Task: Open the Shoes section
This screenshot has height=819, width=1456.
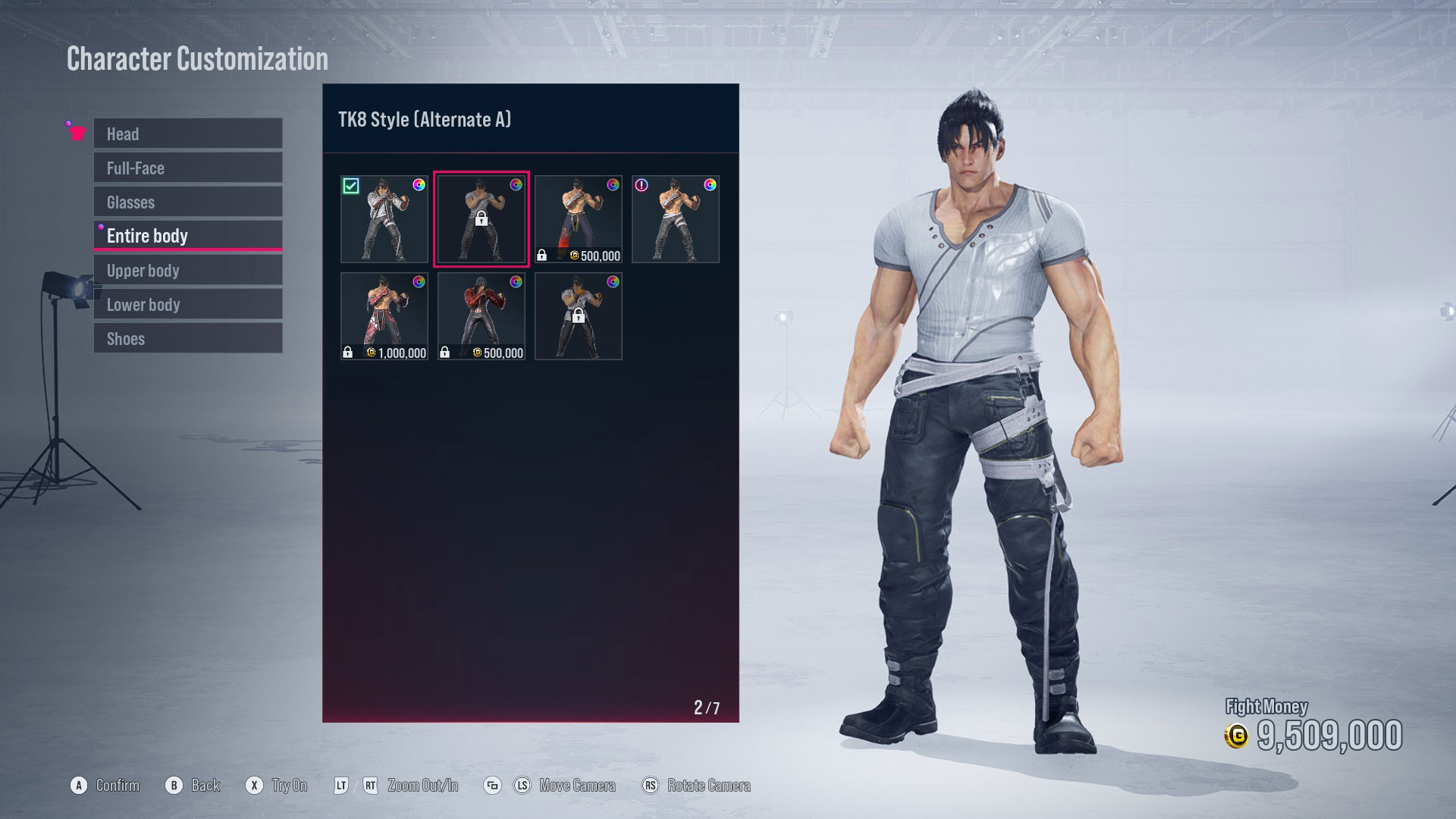Action: (187, 338)
